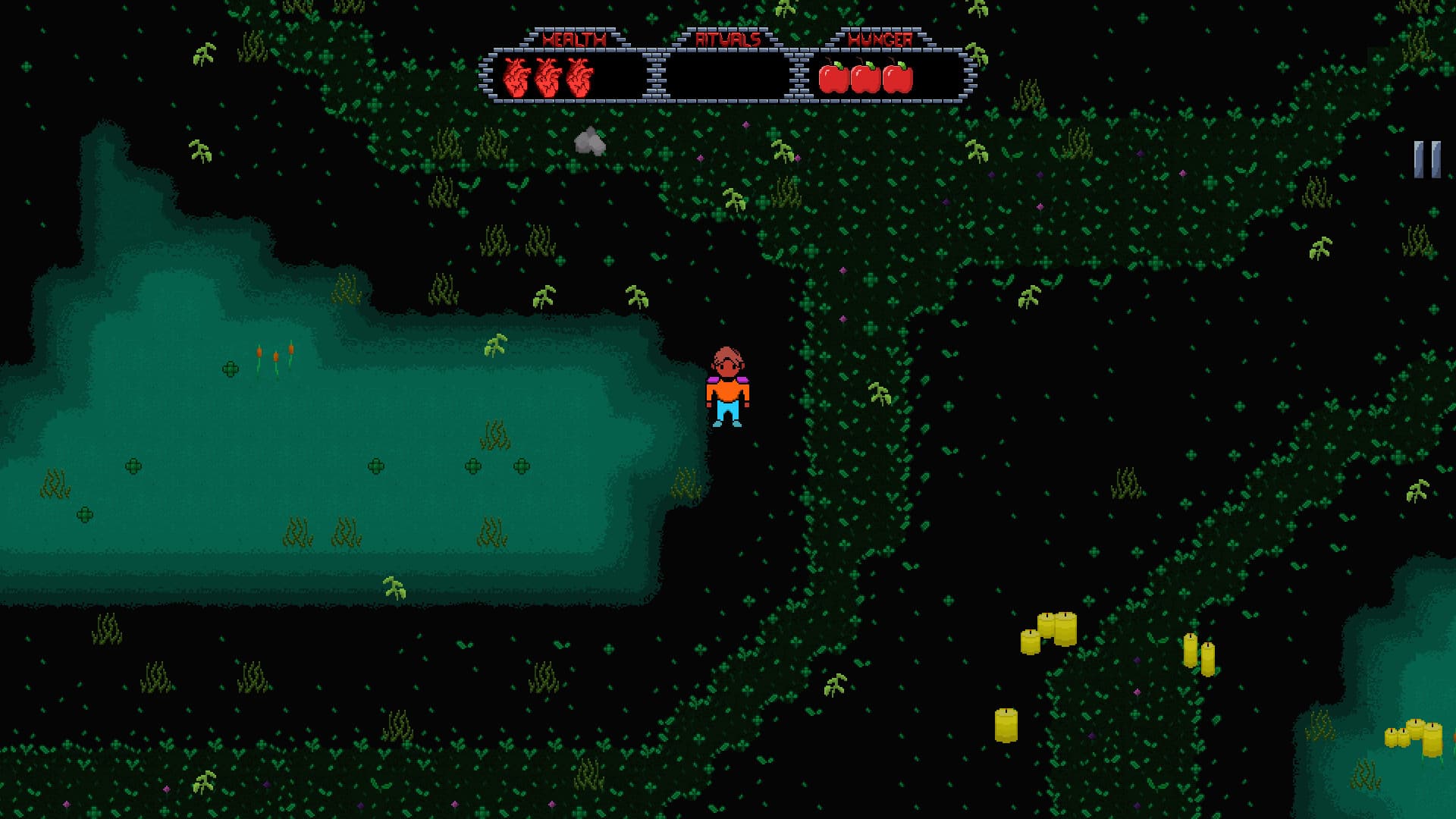Select the first heart in the Health bar
Screen dimensions: 1456x819
coord(517,76)
